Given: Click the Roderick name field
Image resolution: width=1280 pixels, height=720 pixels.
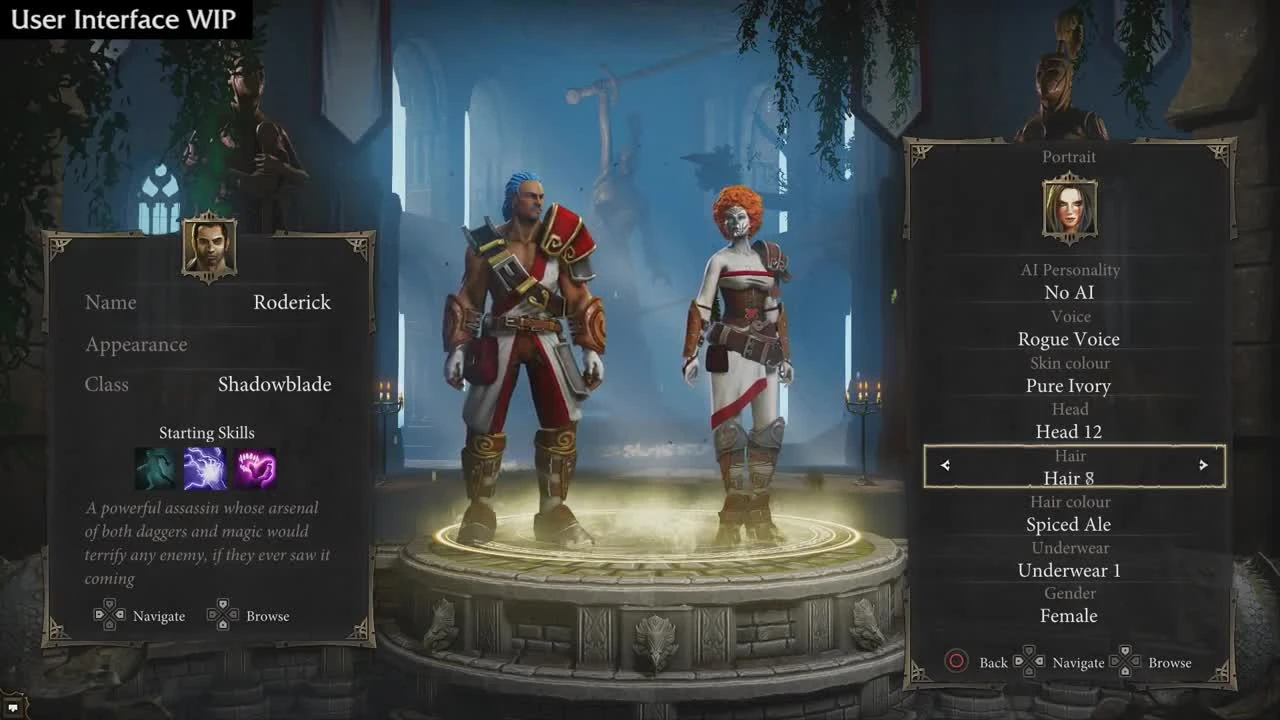Looking at the screenshot, I should coord(291,302).
